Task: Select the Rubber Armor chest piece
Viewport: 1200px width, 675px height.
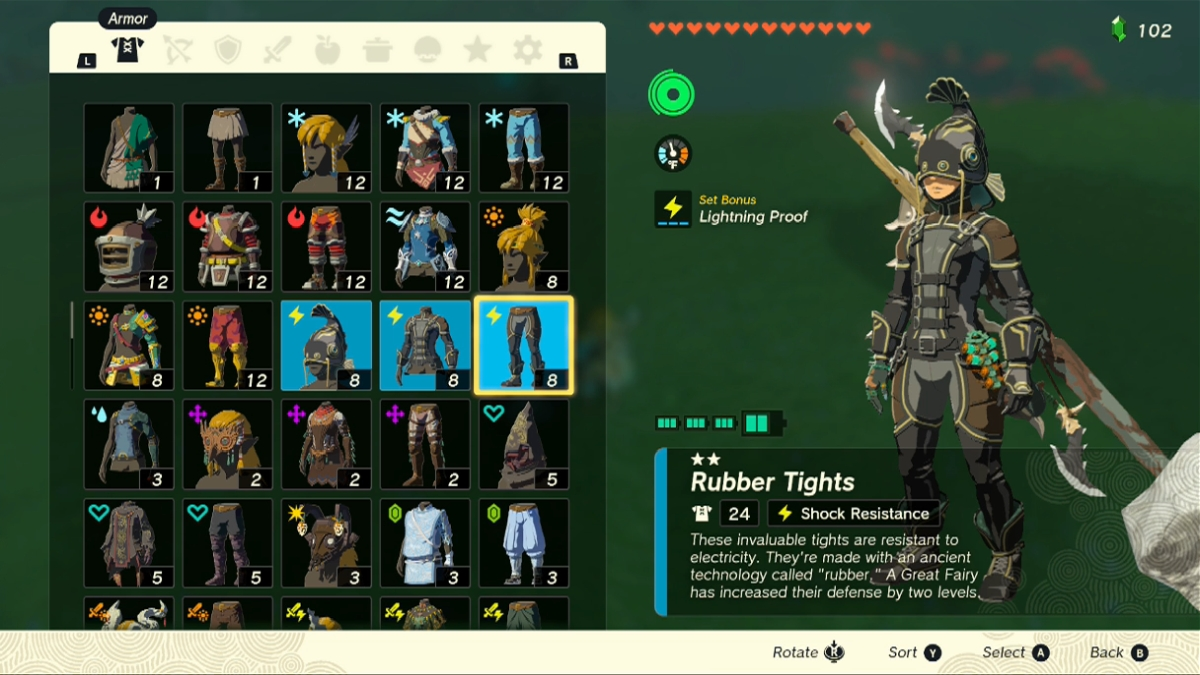Action: [425, 345]
